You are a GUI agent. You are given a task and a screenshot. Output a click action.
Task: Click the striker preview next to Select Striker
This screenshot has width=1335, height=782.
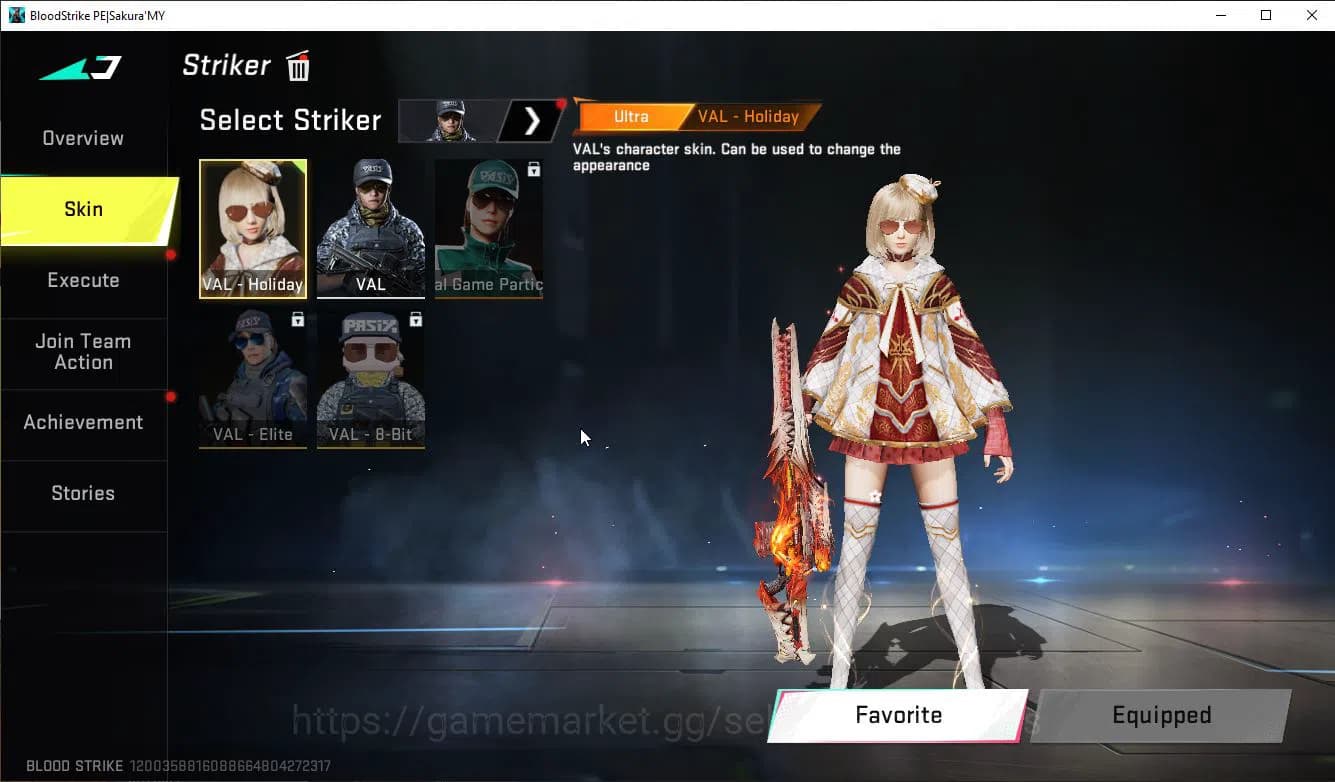[x=448, y=120]
